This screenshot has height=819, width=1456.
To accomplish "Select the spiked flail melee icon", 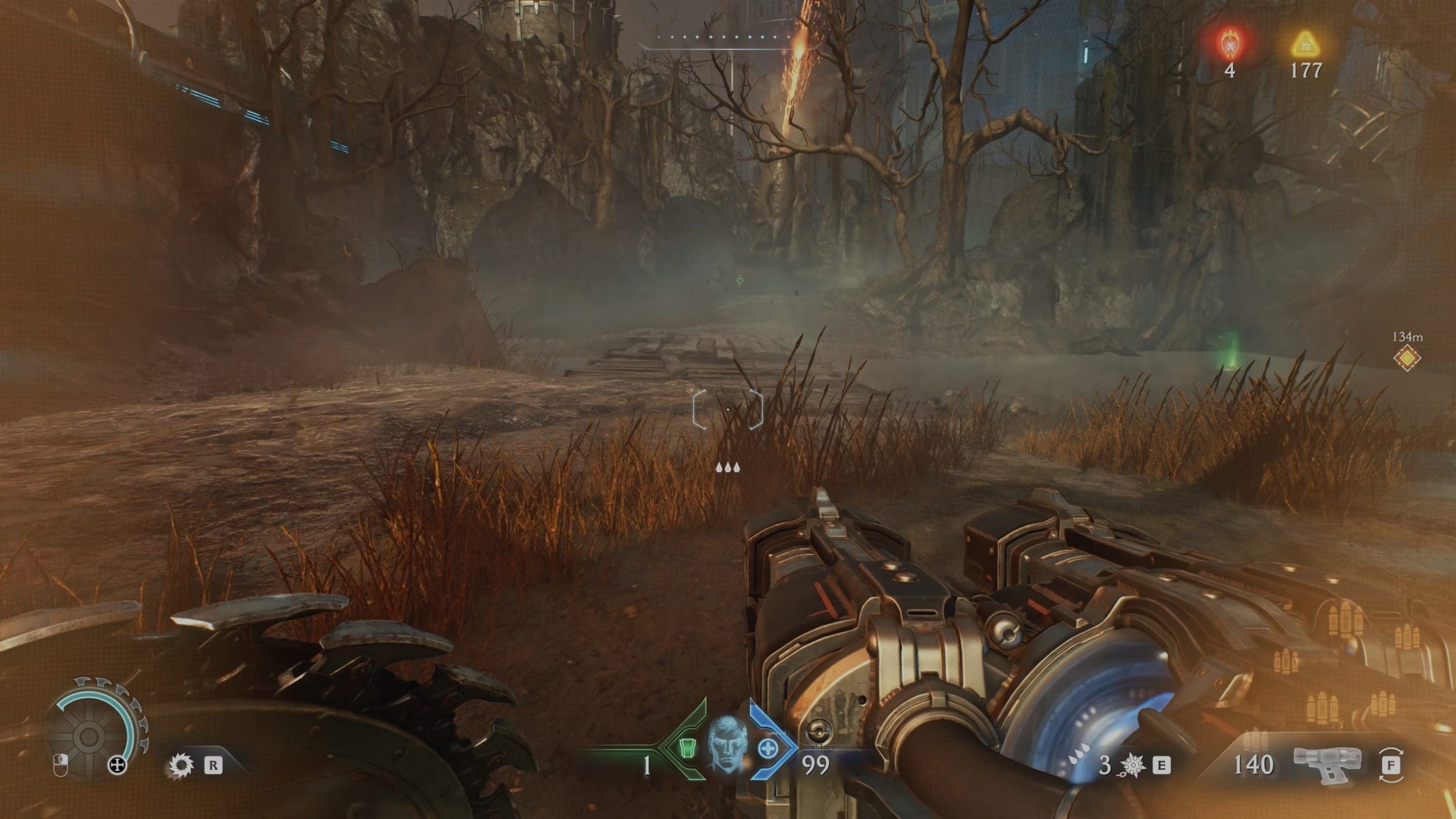I will 1131,764.
